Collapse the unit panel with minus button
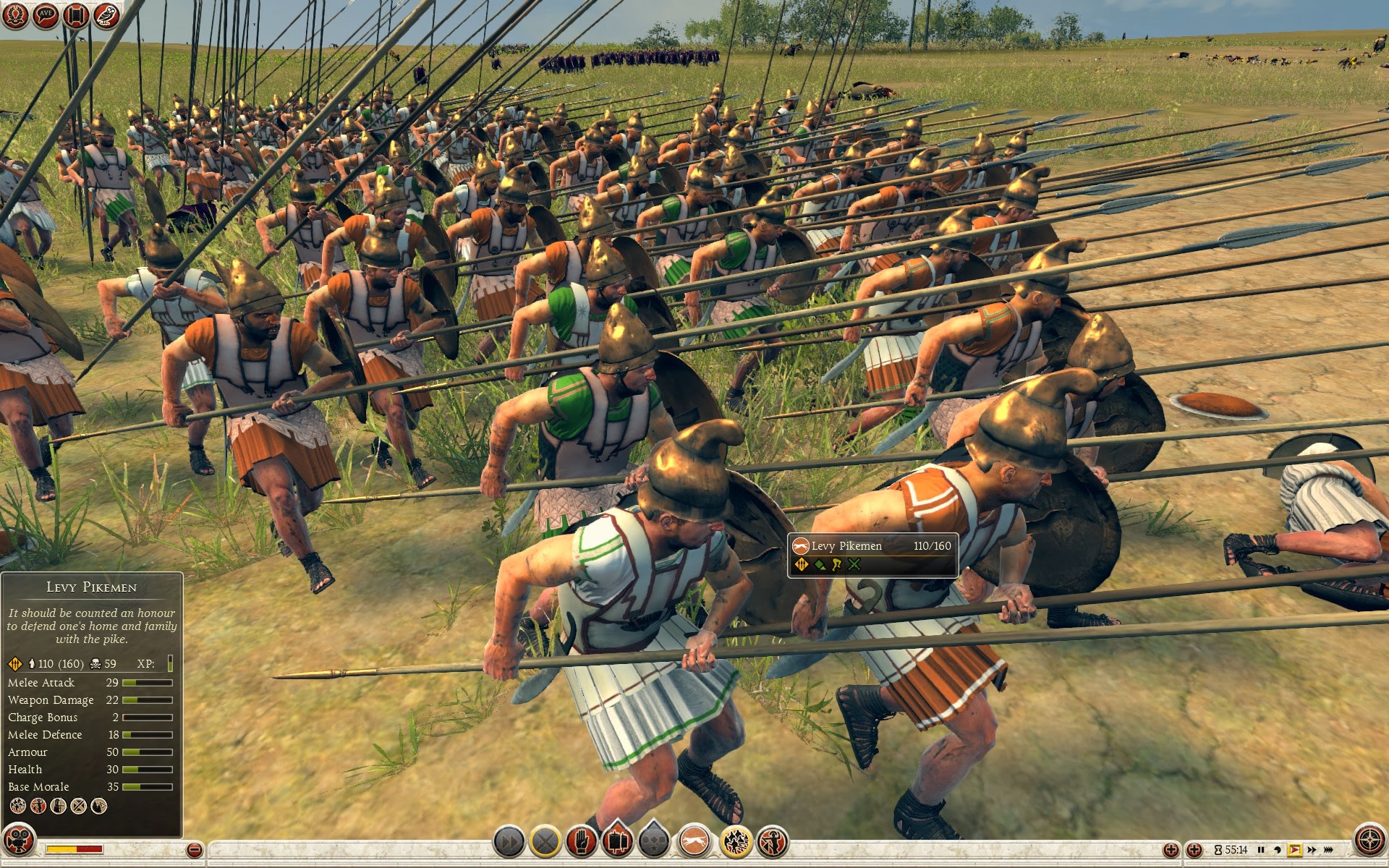This screenshot has height=868, width=1389. click(194, 850)
